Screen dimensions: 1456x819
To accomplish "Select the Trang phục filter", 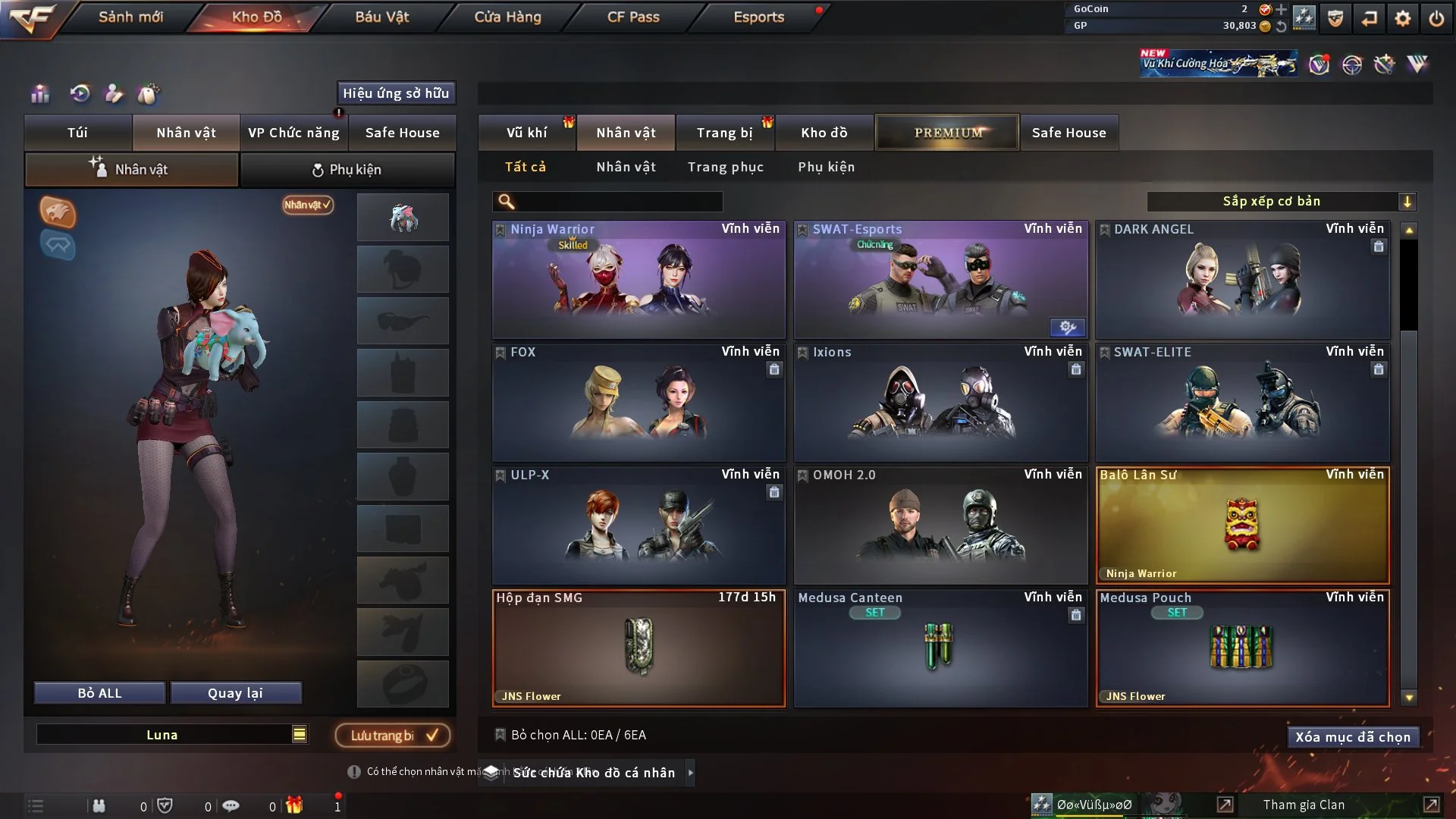I will 725,167.
